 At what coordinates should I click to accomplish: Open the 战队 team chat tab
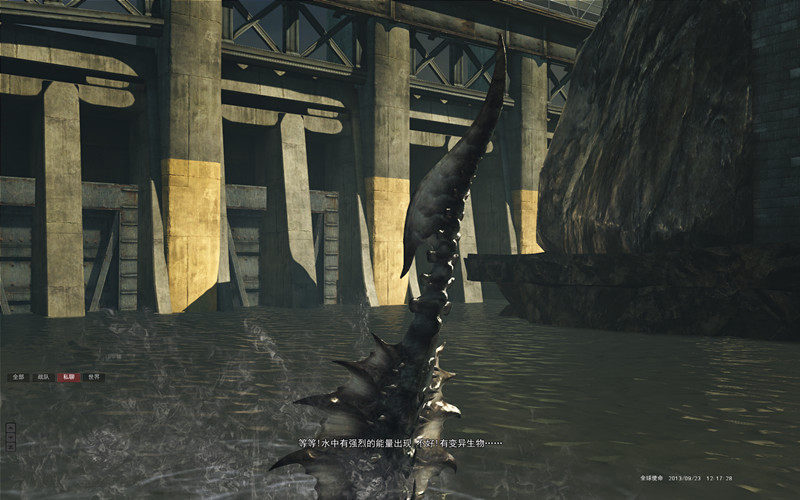tap(43, 377)
